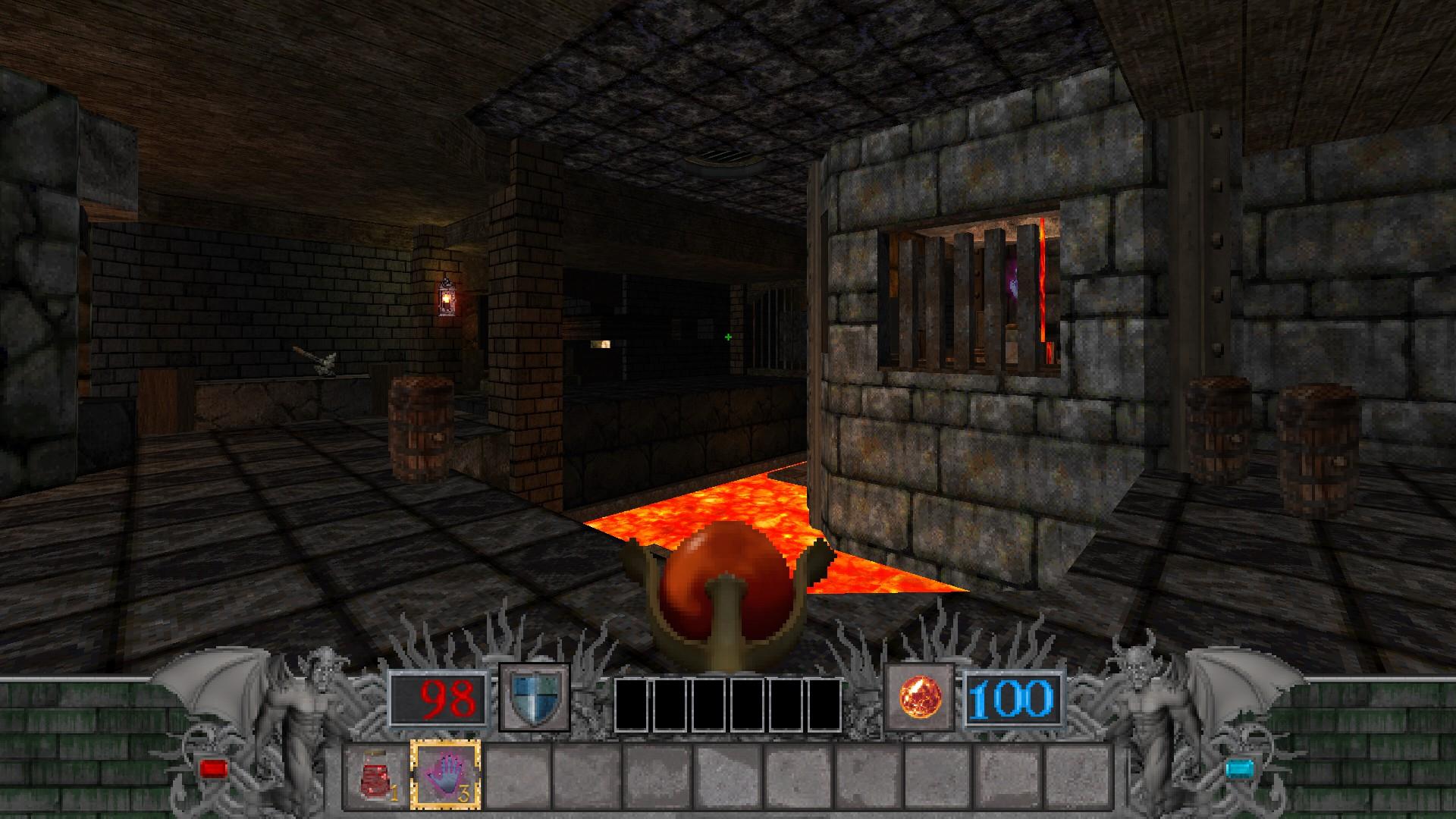Click the blue shield armor icon
The image size is (1456, 819).
point(534,698)
